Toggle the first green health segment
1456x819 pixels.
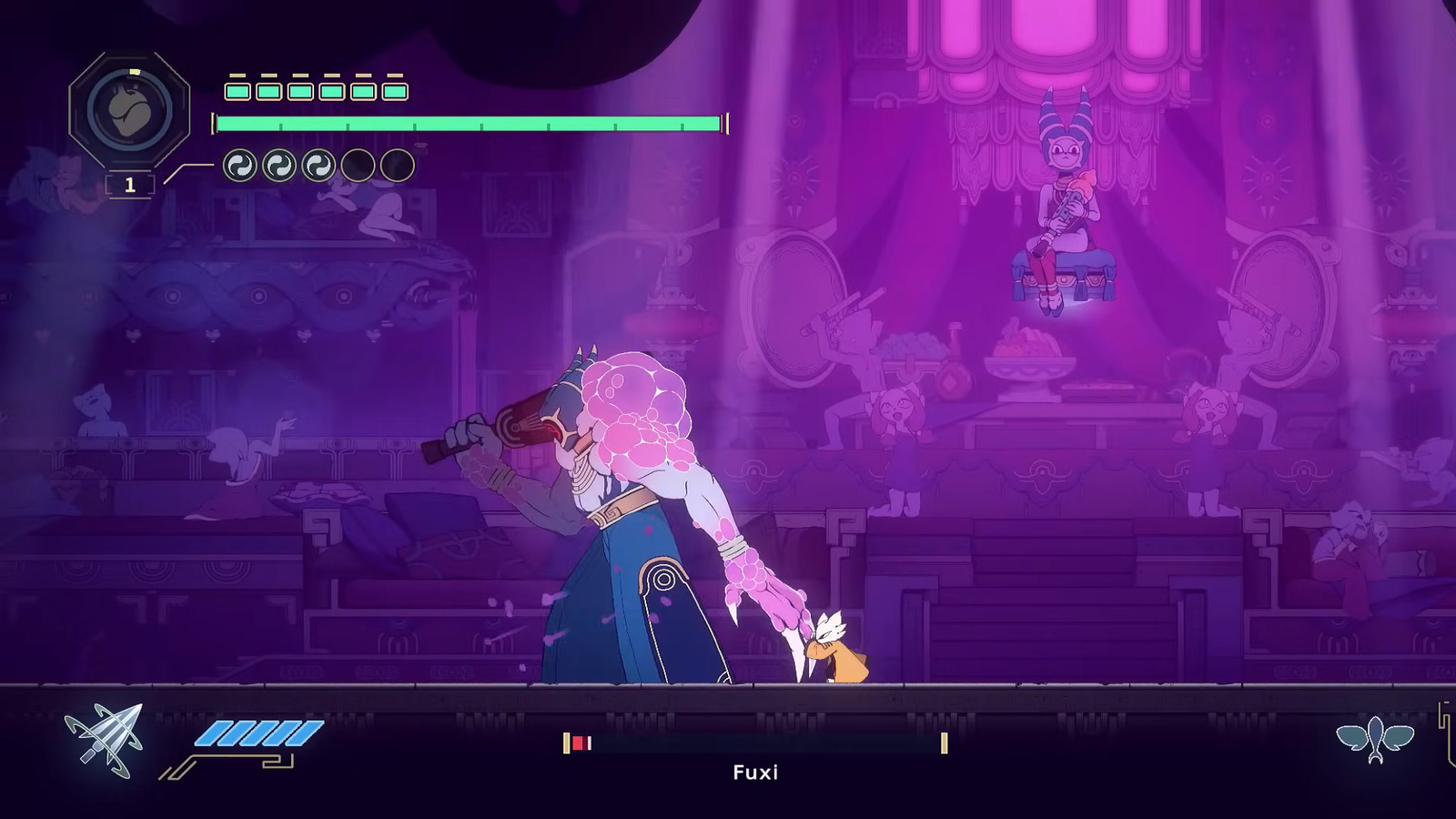(238, 91)
